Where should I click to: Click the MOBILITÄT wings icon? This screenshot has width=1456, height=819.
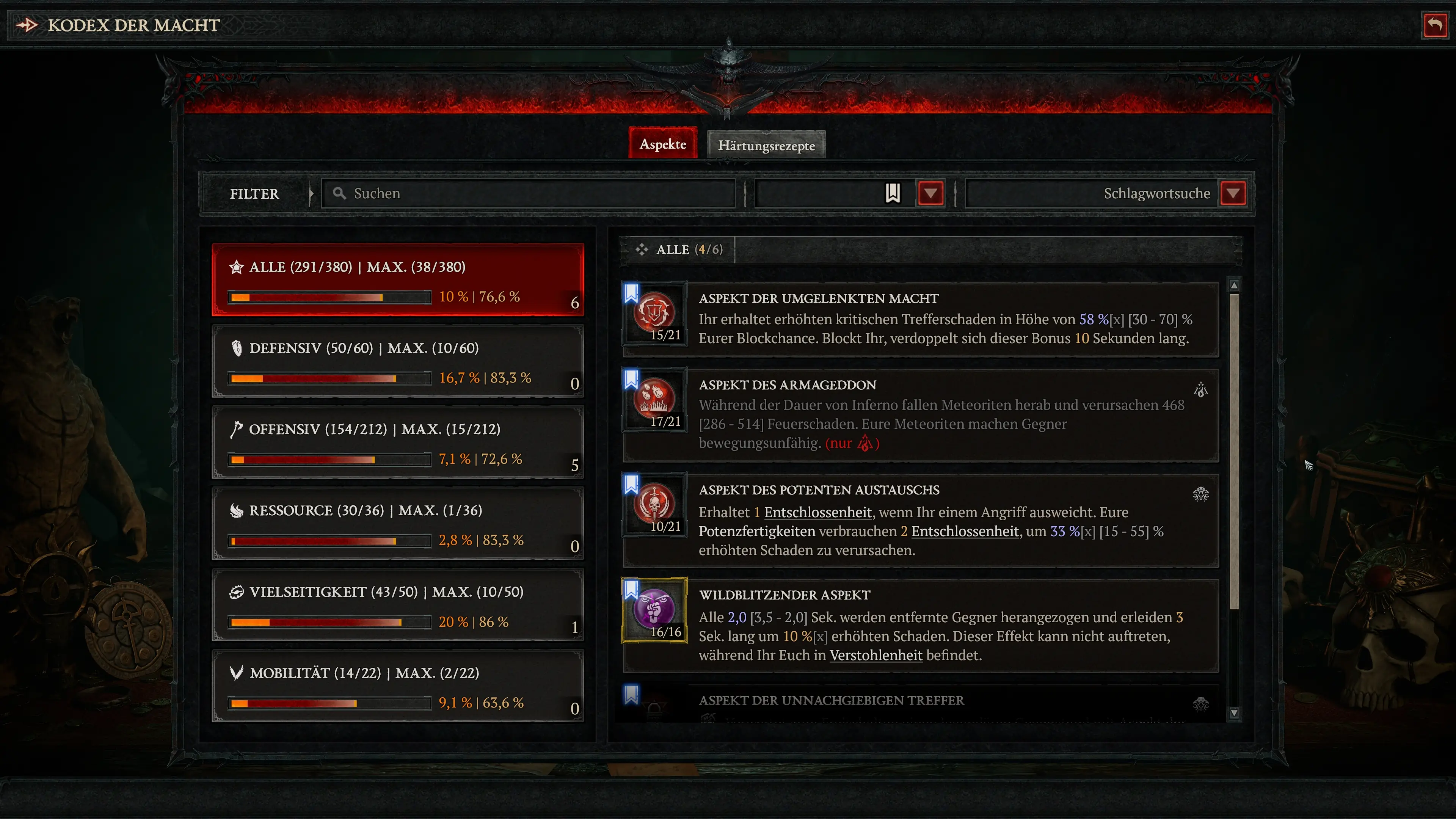tap(237, 673)
